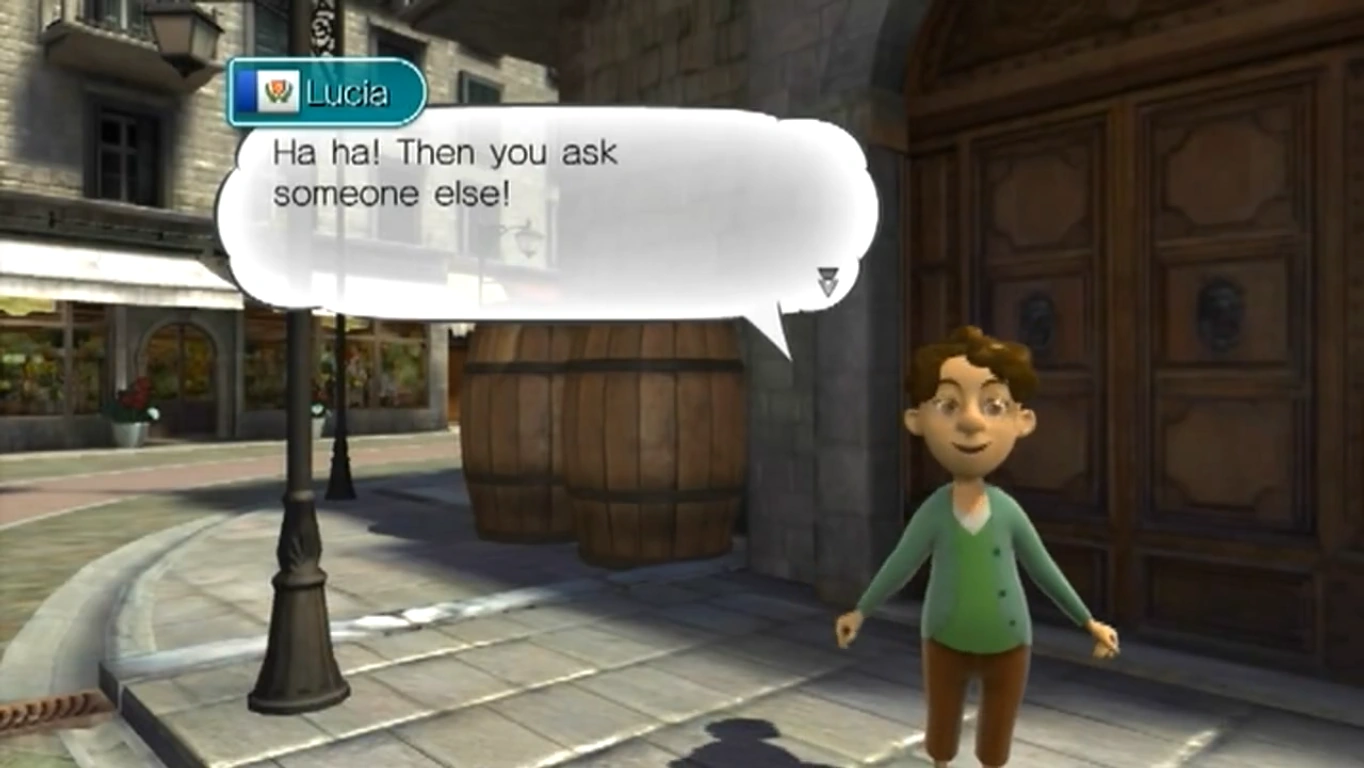
Task: Select the Lucia name tag
Action: point(327,93)
